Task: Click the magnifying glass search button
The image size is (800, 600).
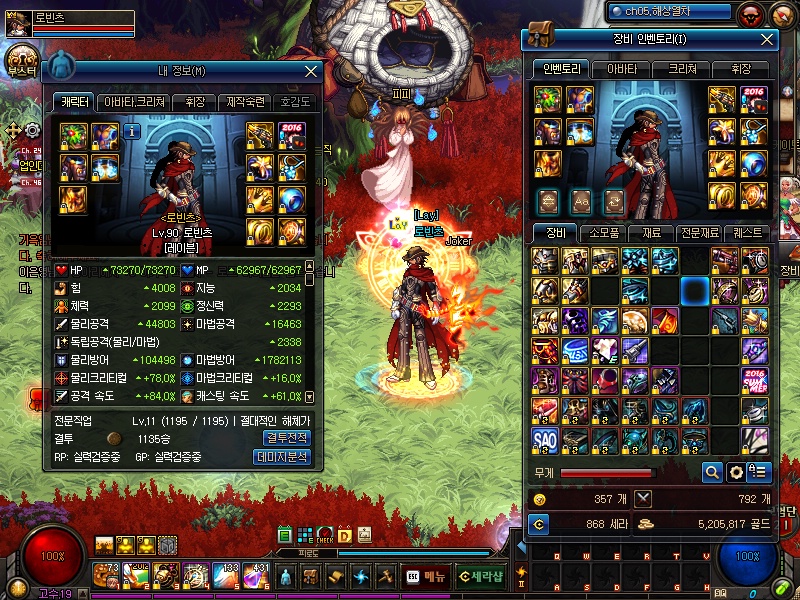Action: (712, 472)
